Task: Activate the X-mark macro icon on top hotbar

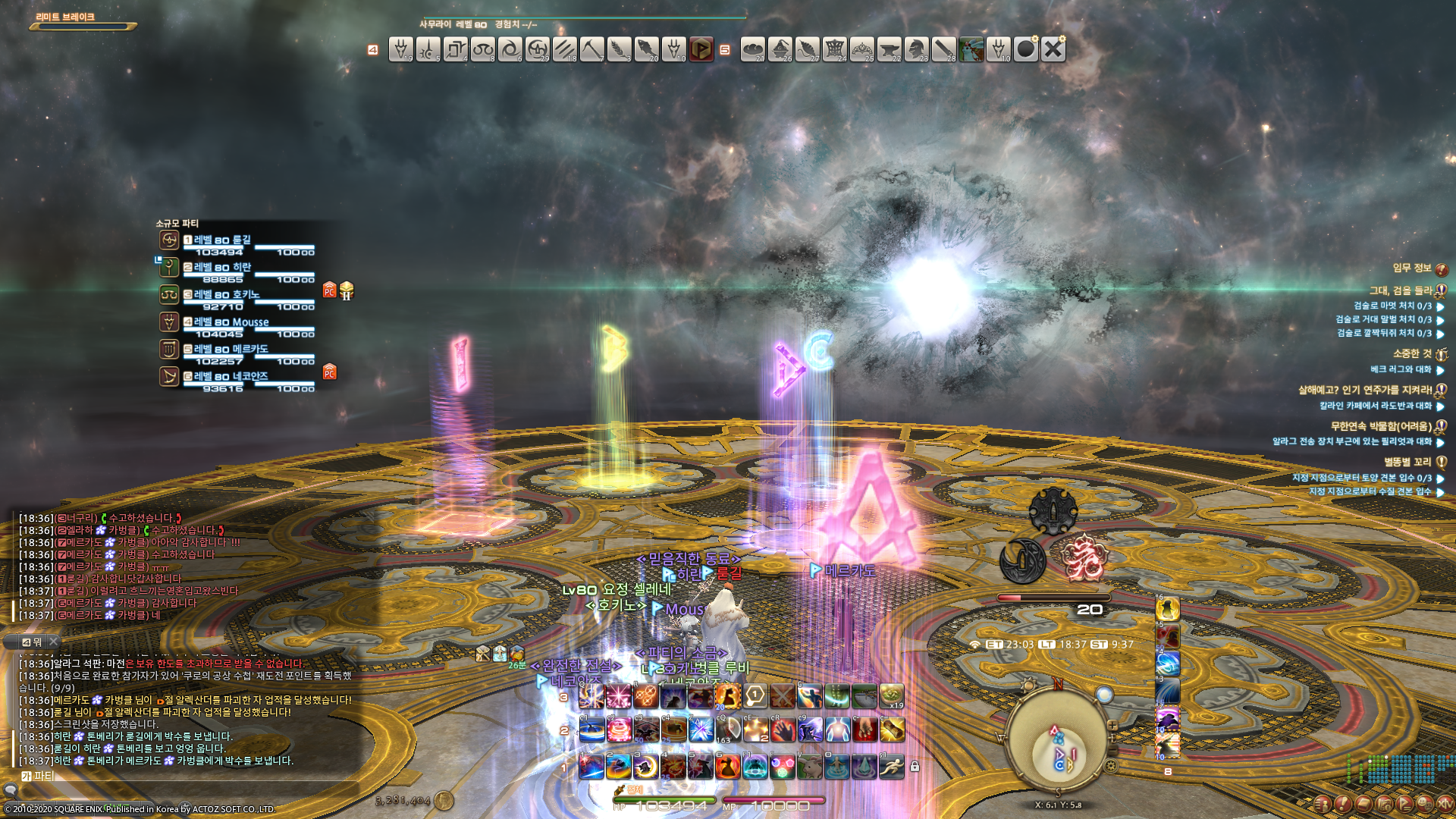Action: (x=1053, y=49)
